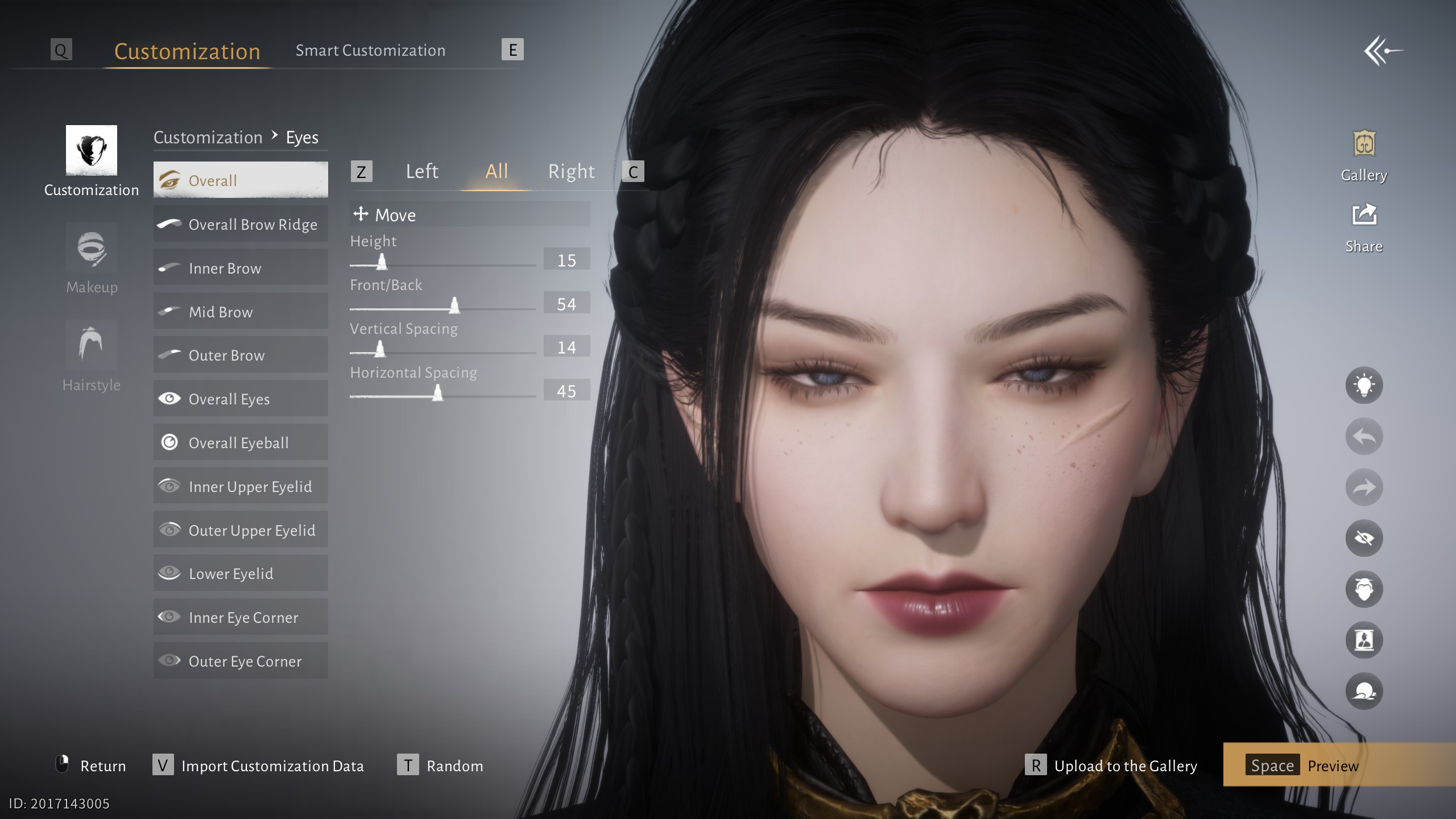Switch to the Left eye tab

pos(421,171)
